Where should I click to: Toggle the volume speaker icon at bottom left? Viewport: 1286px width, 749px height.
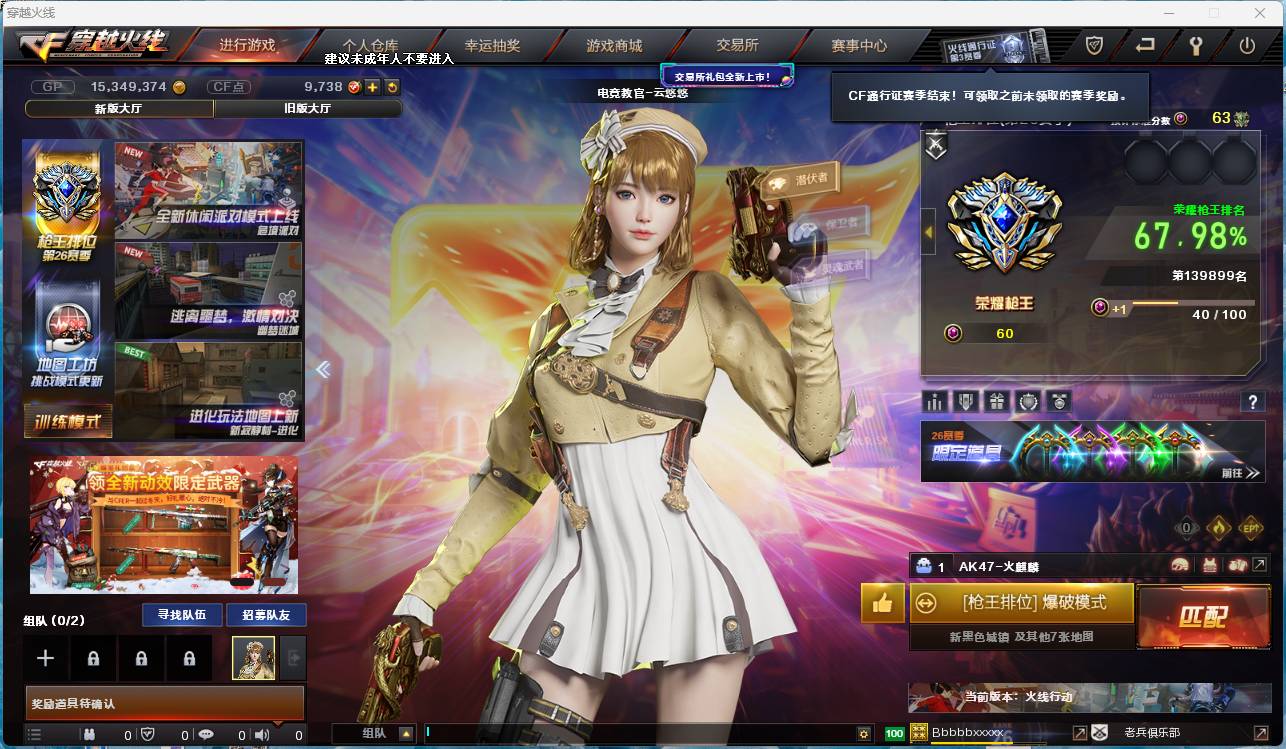[261, 733]
